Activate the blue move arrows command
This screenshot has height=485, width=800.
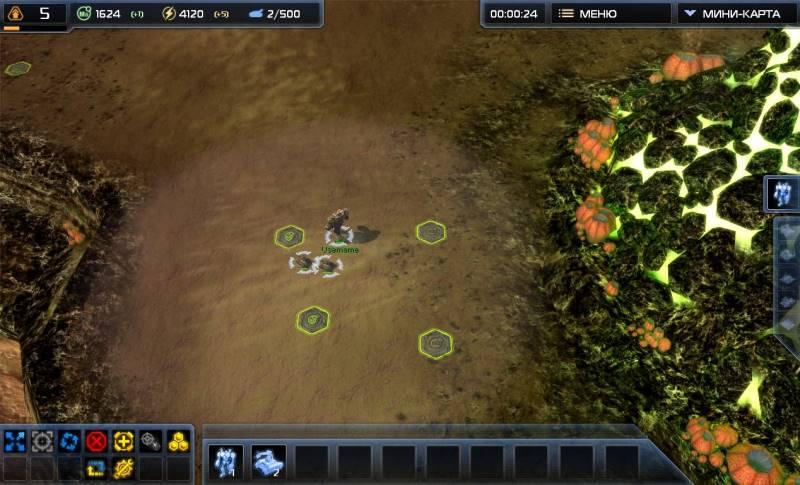[x=15, y=441]
